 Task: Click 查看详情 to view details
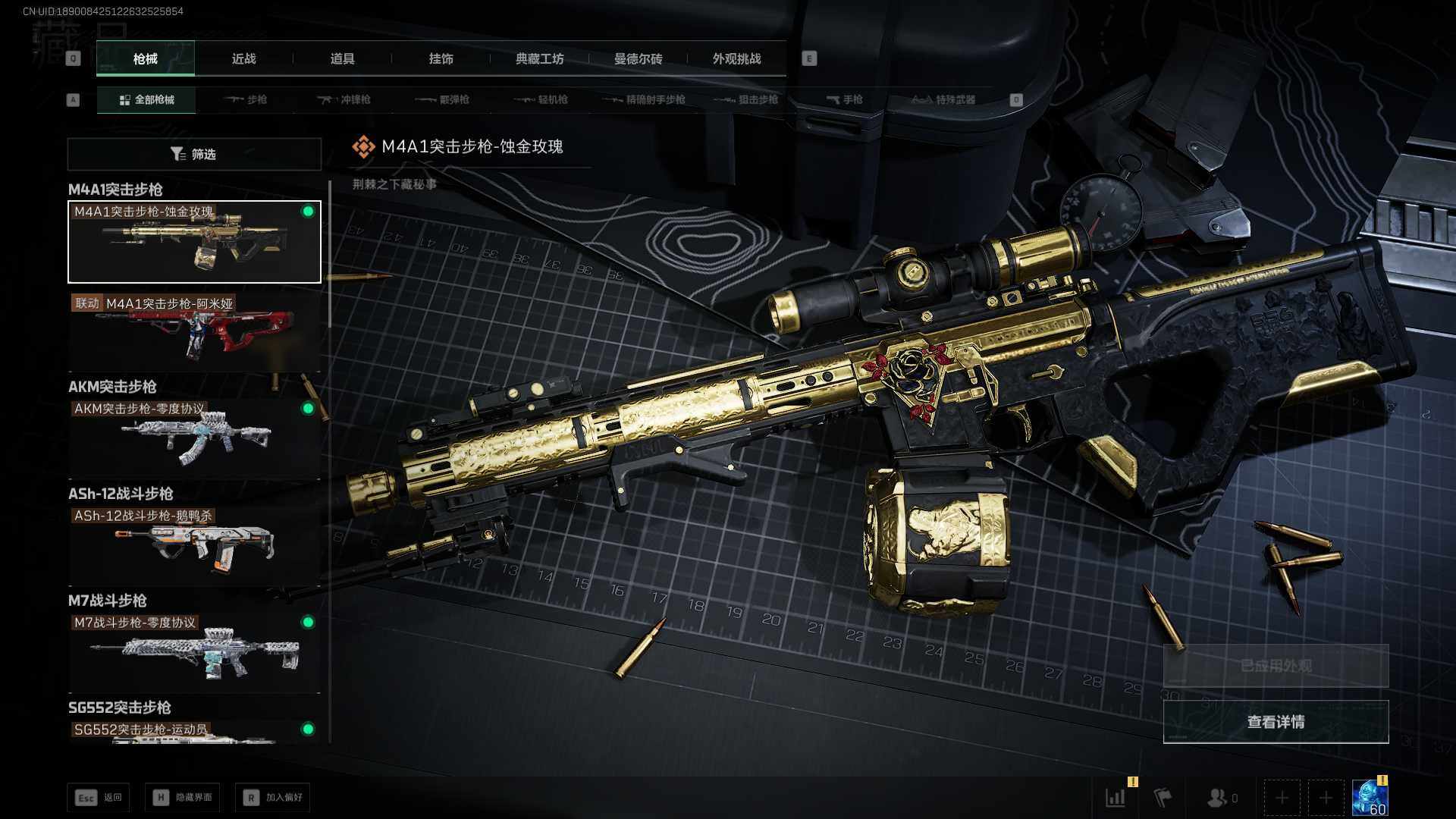(x=1276, y=722)
